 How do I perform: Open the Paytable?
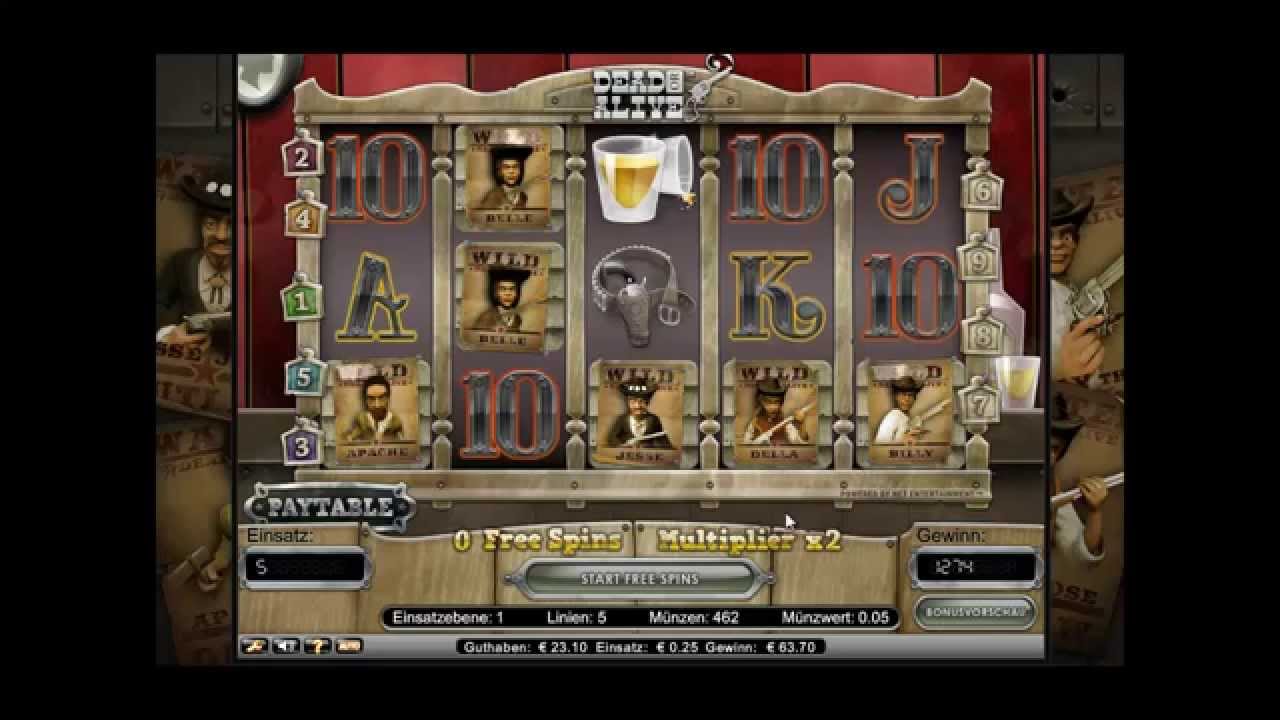pyautogui.click(x=329, y=507)
